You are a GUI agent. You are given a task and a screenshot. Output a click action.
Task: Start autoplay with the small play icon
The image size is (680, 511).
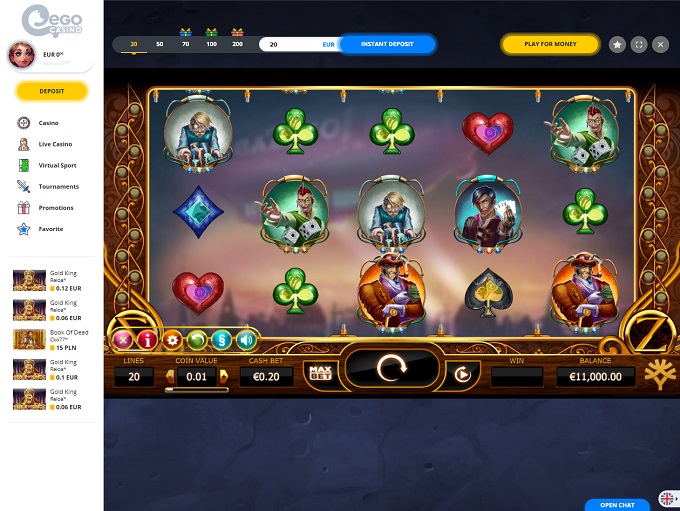(462, 375)
